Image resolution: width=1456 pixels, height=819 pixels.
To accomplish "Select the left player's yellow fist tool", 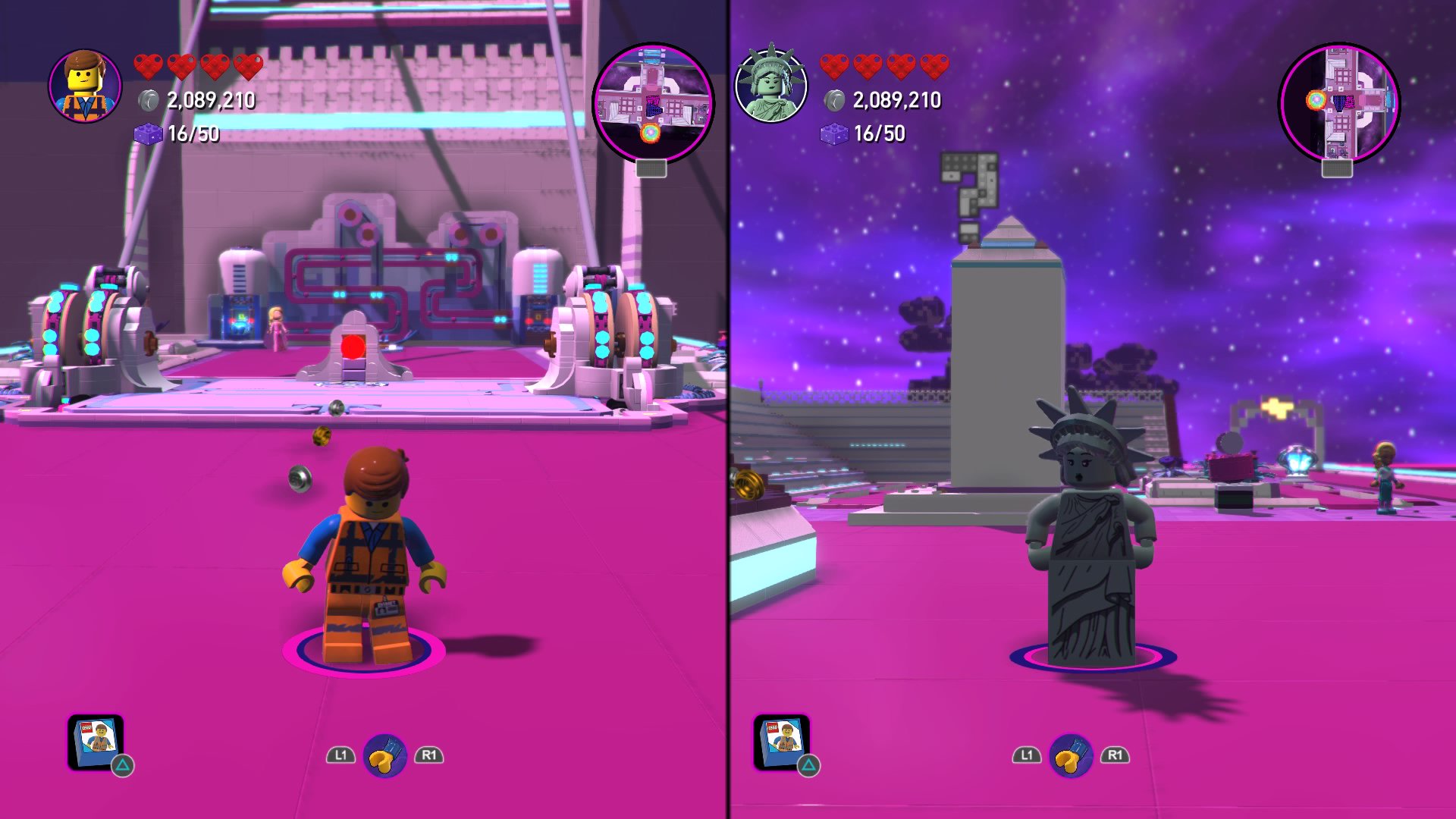I will click(x=385, y=755).
